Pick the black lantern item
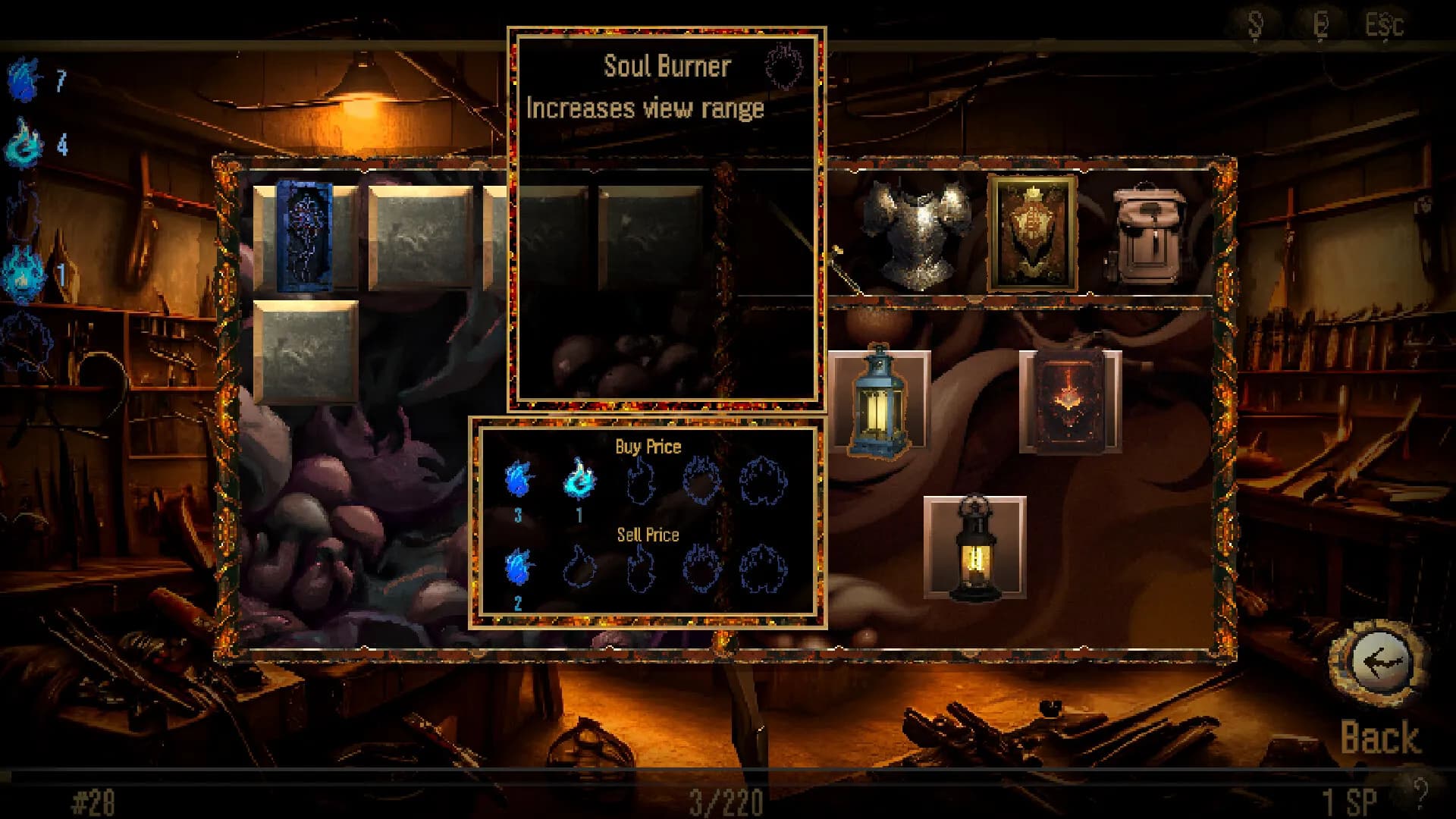The width and height of the screenshot is (1456, 819). 974,550
